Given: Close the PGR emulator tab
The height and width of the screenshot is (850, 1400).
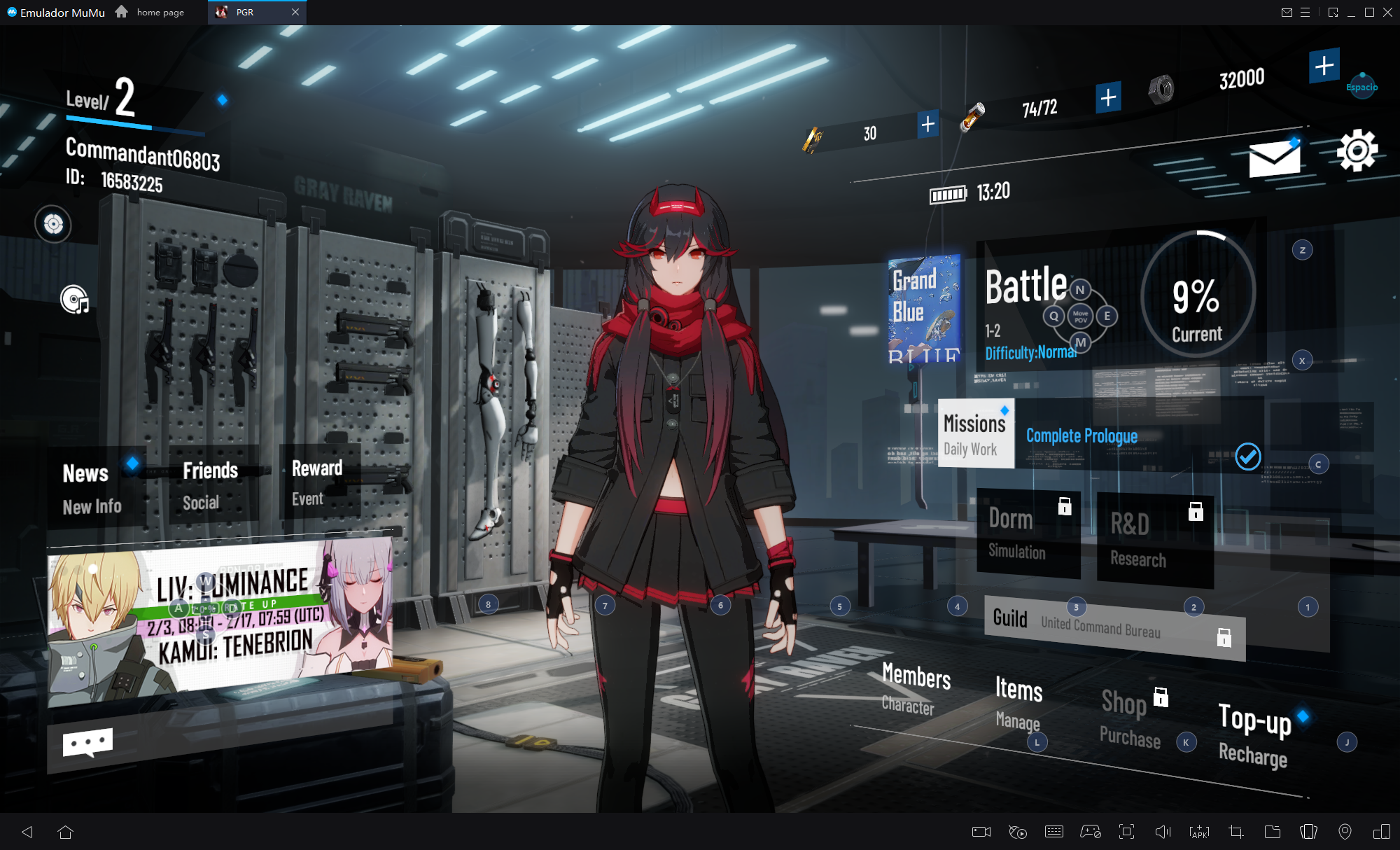Looking at the screenshot, I should click(295, 12).
